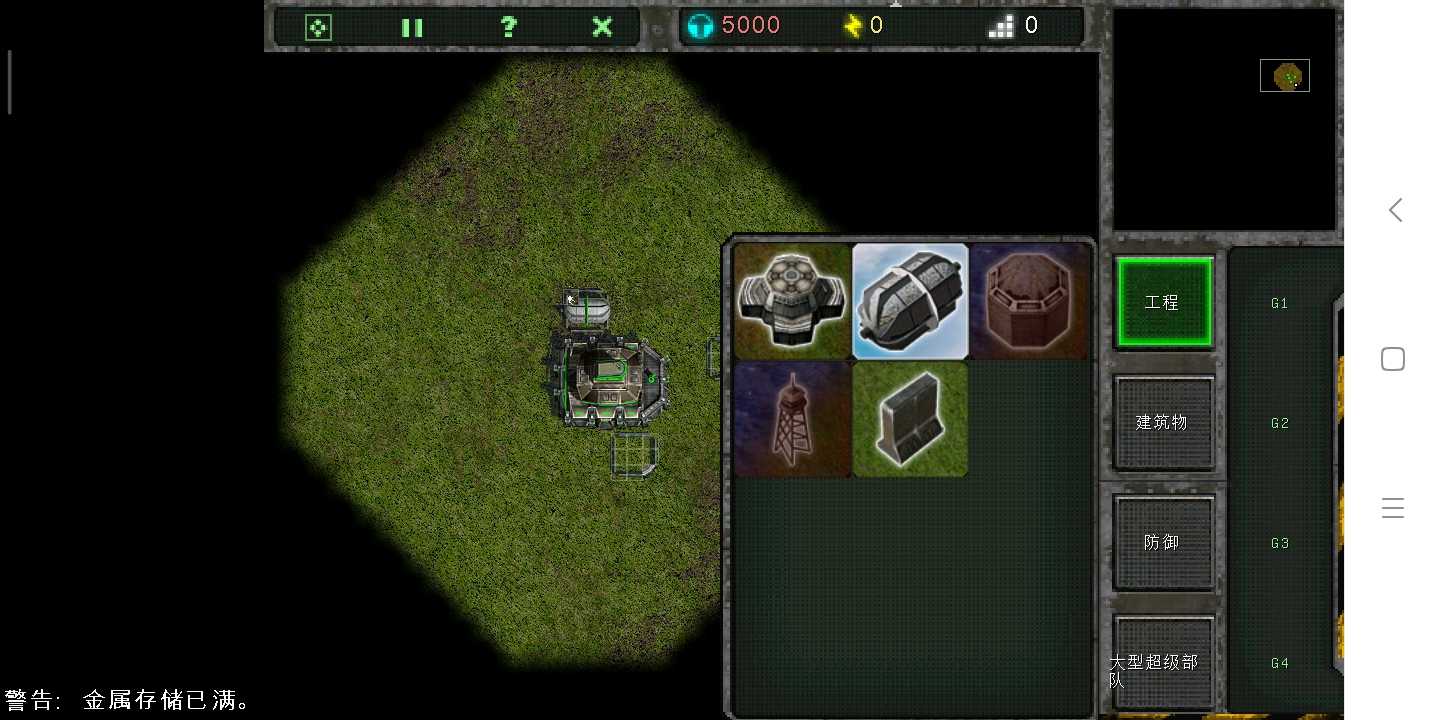Open the 建筑物 build category
Viewport: 1440px width, 720px height.
(1164, 422)
